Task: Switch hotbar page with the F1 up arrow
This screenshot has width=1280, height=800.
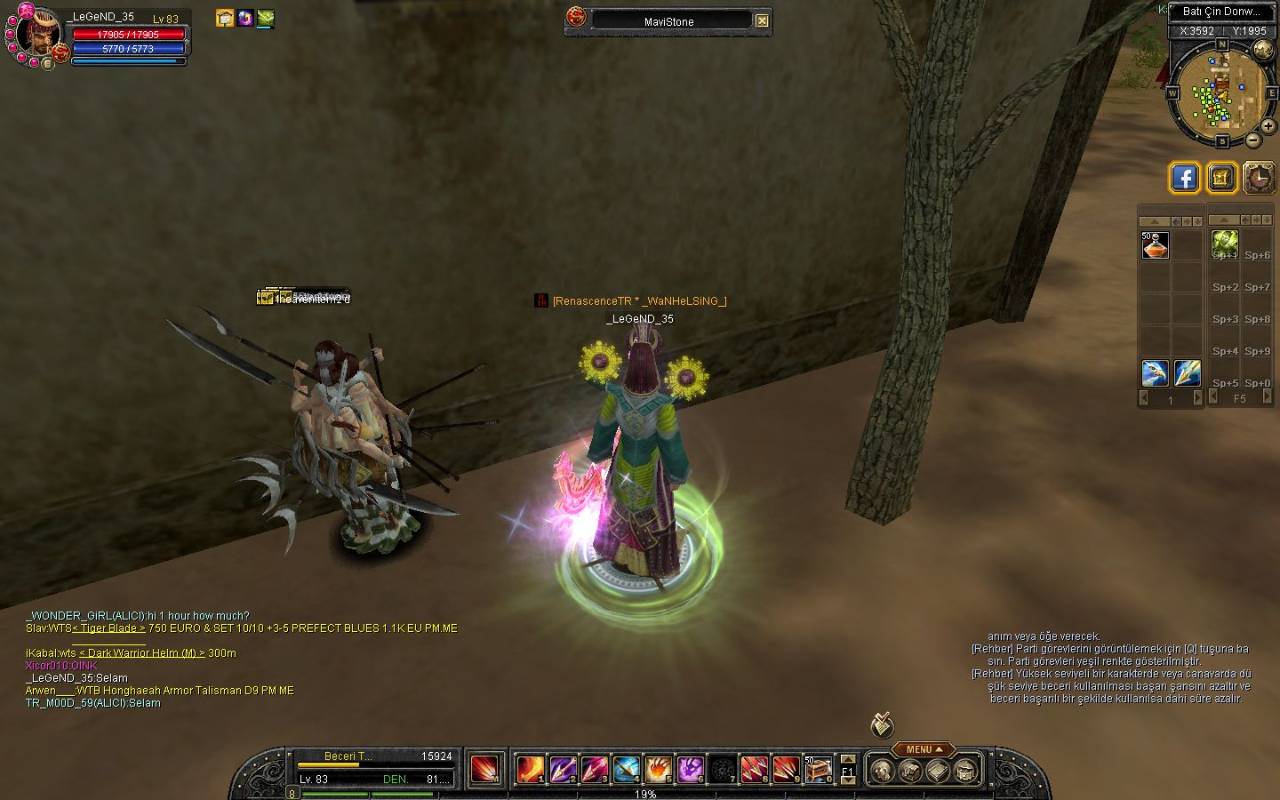Action: pyautogui.click(x=848, y=759)
